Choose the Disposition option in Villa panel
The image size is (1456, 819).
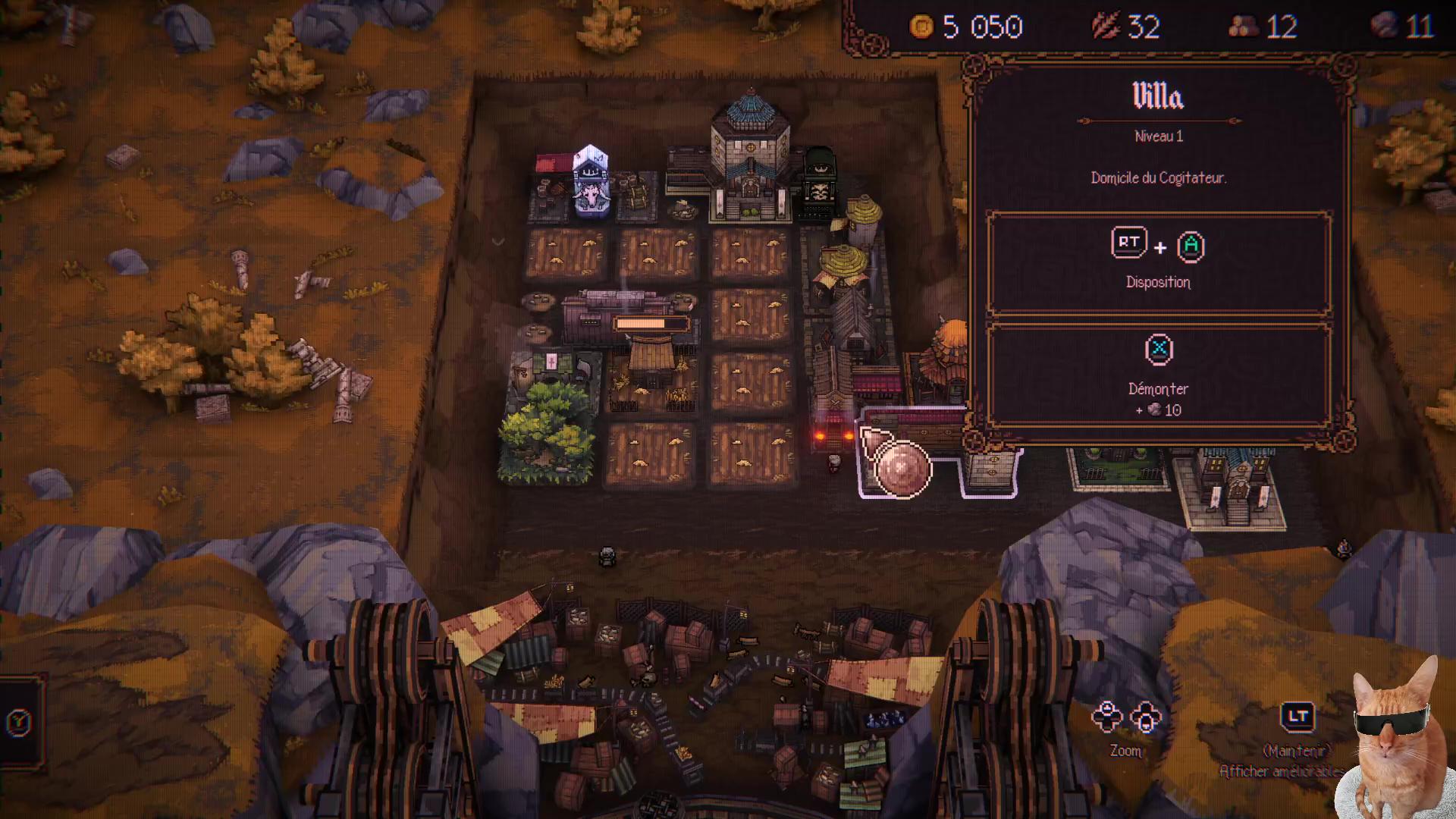click(1158, 262)
